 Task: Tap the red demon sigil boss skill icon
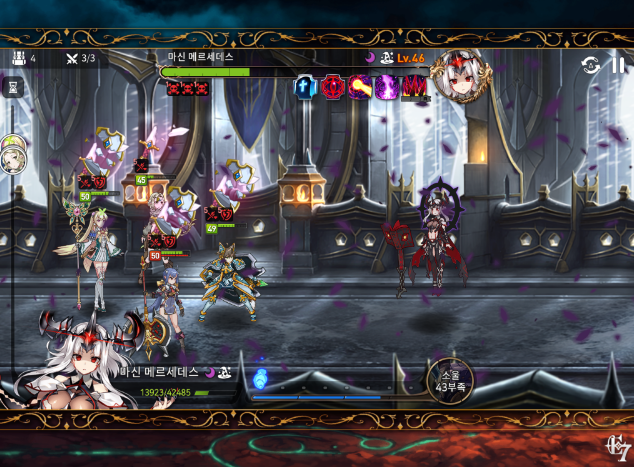[x=332, y=86]
